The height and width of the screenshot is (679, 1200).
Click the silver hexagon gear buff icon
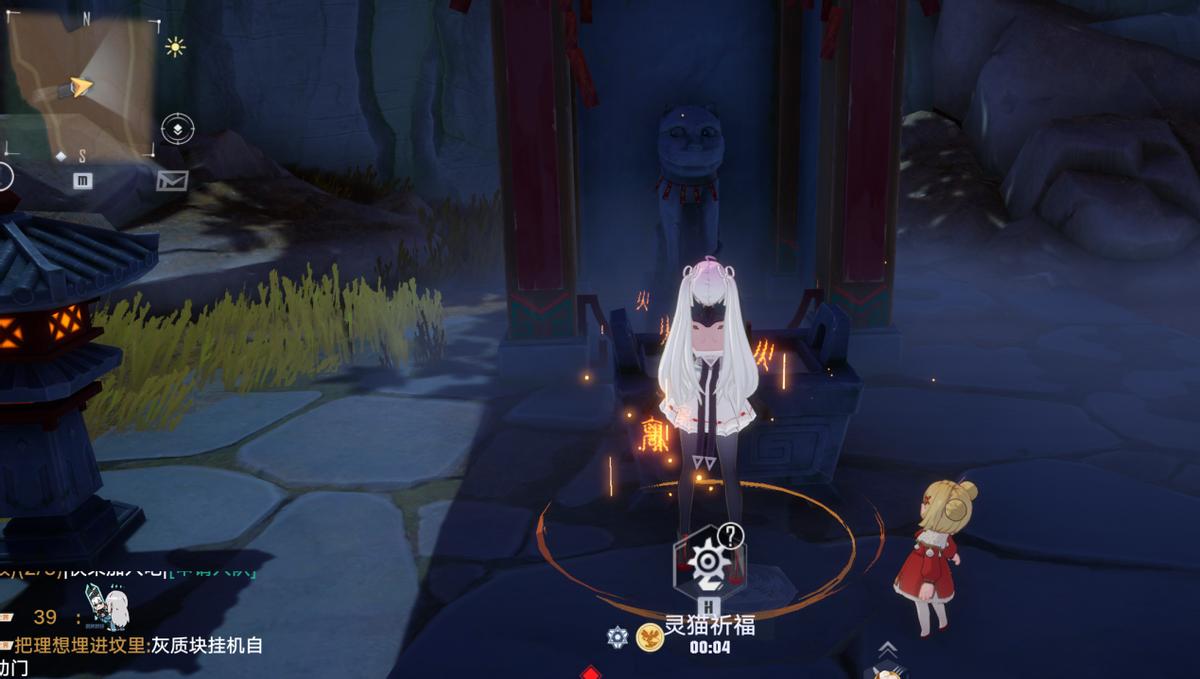pyautogui.click(x=618, y=636)
